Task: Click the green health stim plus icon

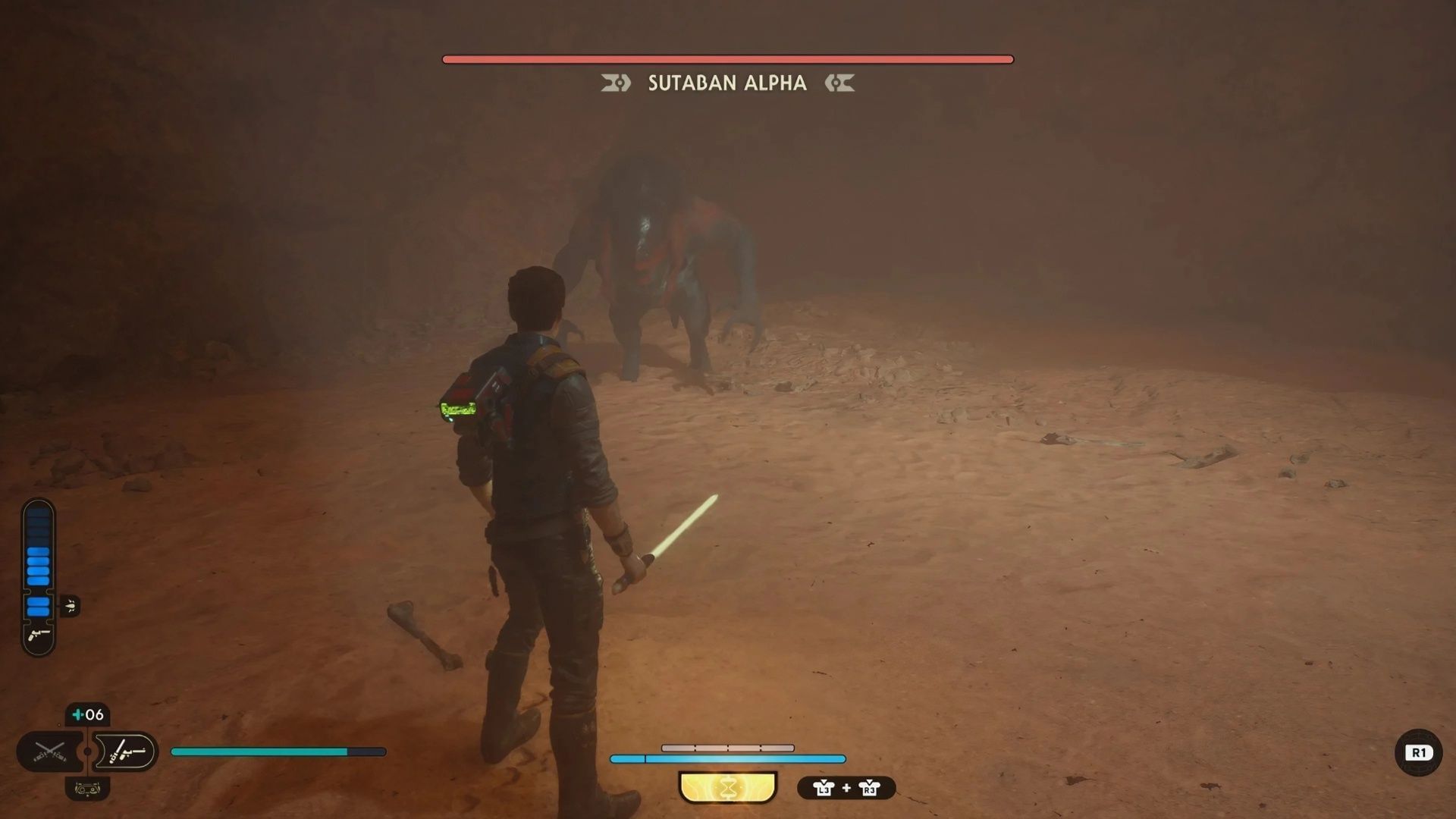Action: (x=77, y=713)
